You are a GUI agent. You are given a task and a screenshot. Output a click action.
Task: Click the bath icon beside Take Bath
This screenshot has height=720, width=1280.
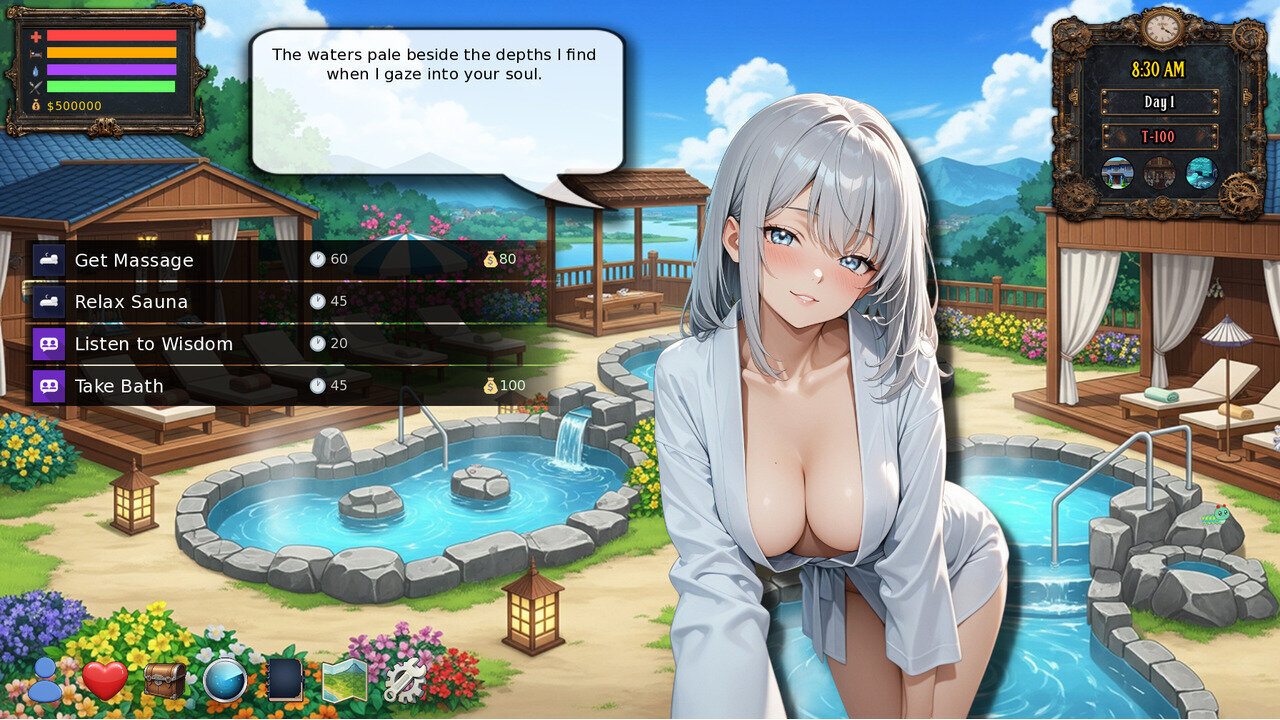click(x=49, y=385)
